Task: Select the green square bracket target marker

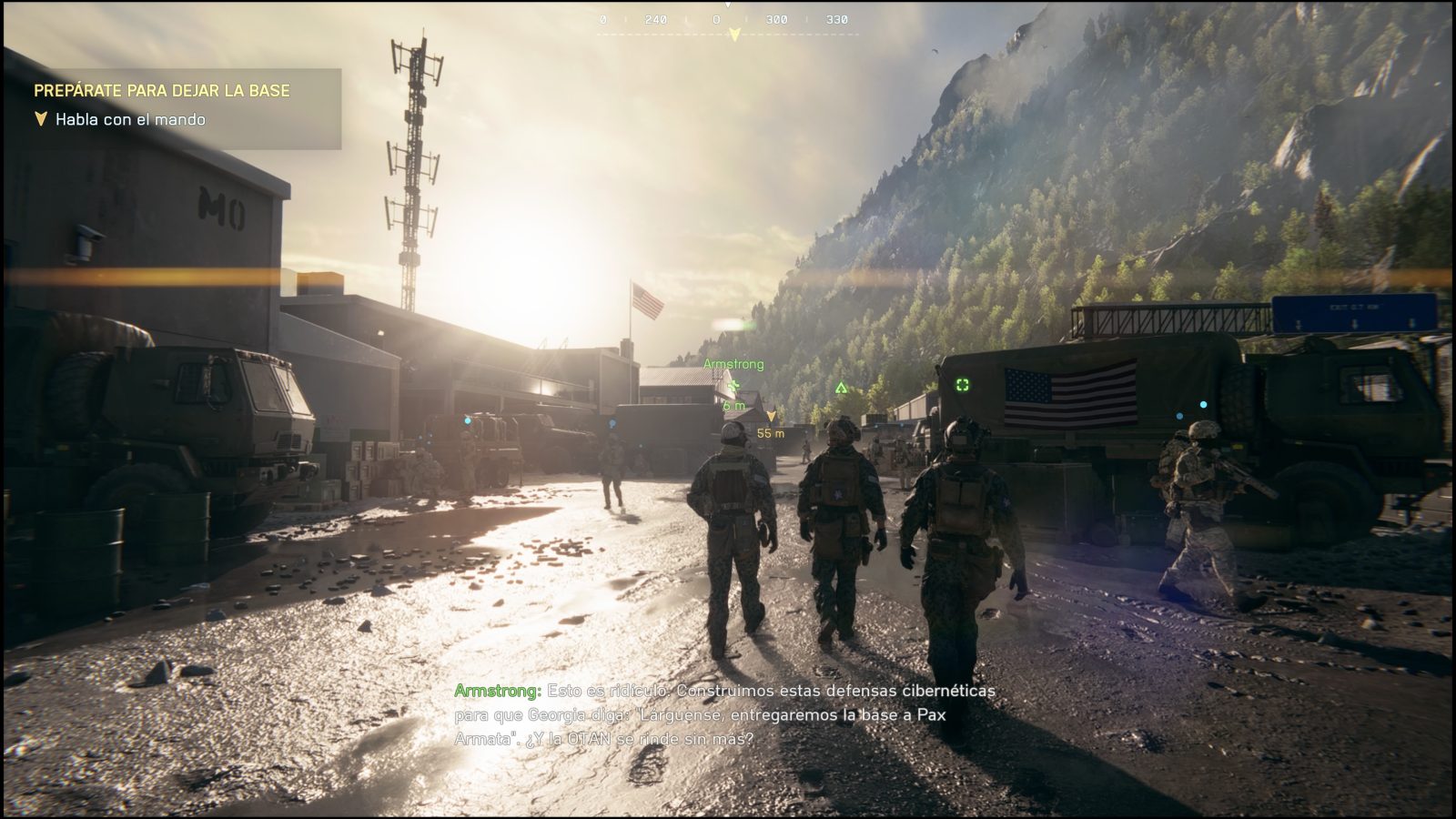Action: (962, 386)
